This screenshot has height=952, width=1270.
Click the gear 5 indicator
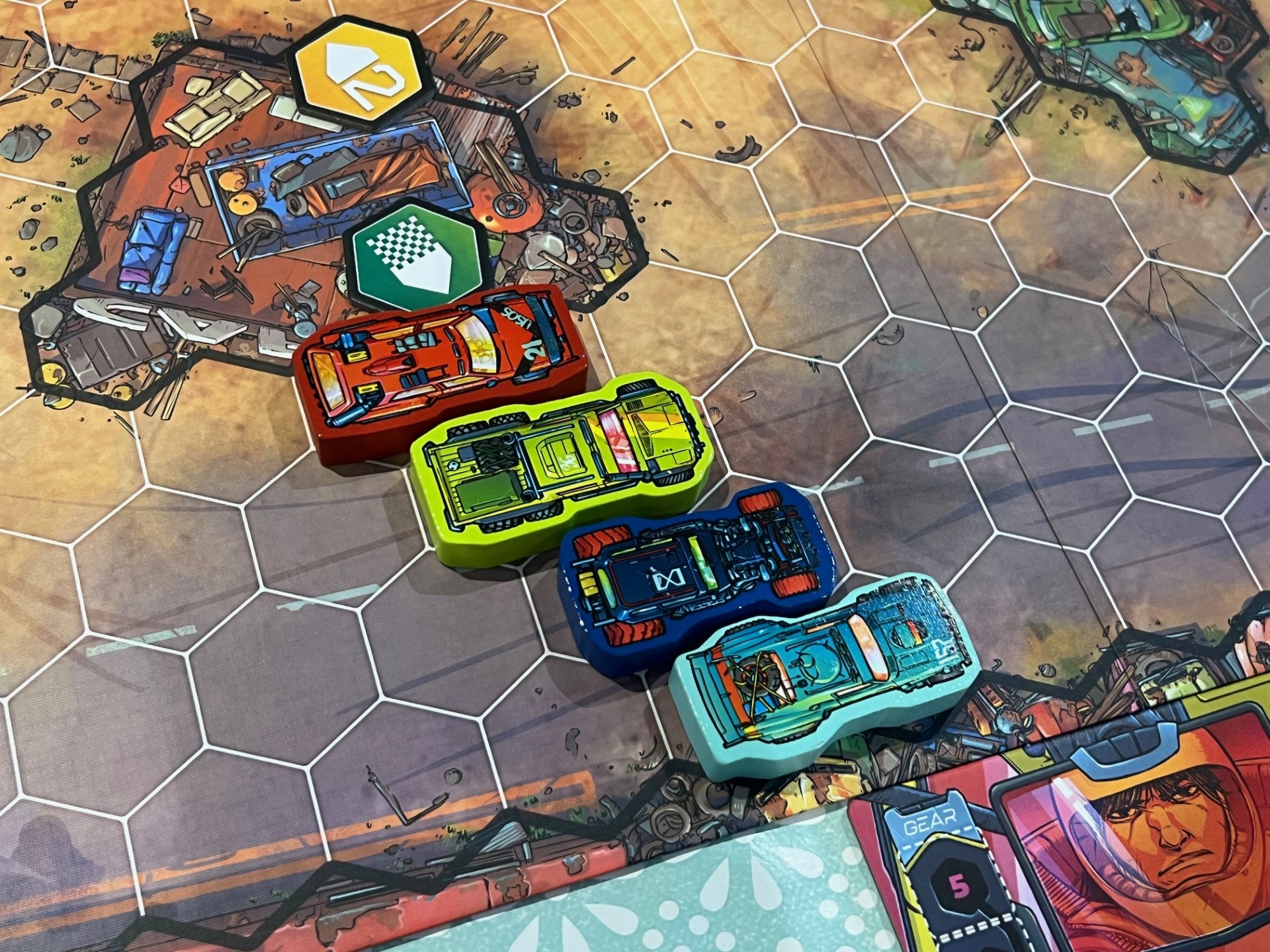[x=959, y=886]
